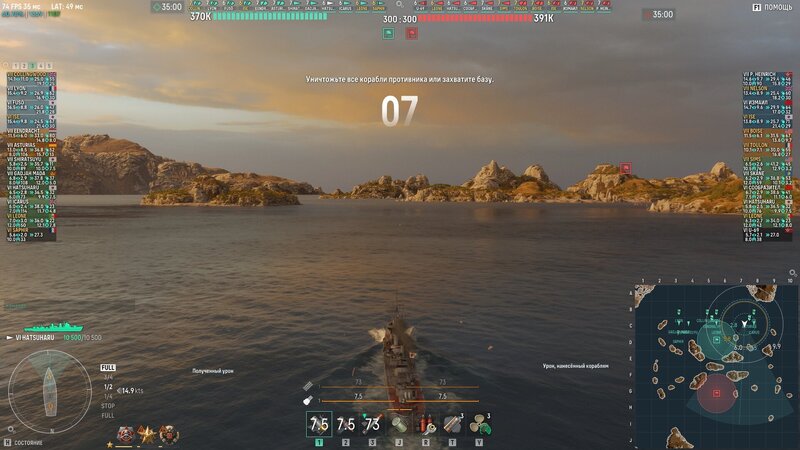
Task: Click the green allied base capture indicator
Action: coord(388,33)
